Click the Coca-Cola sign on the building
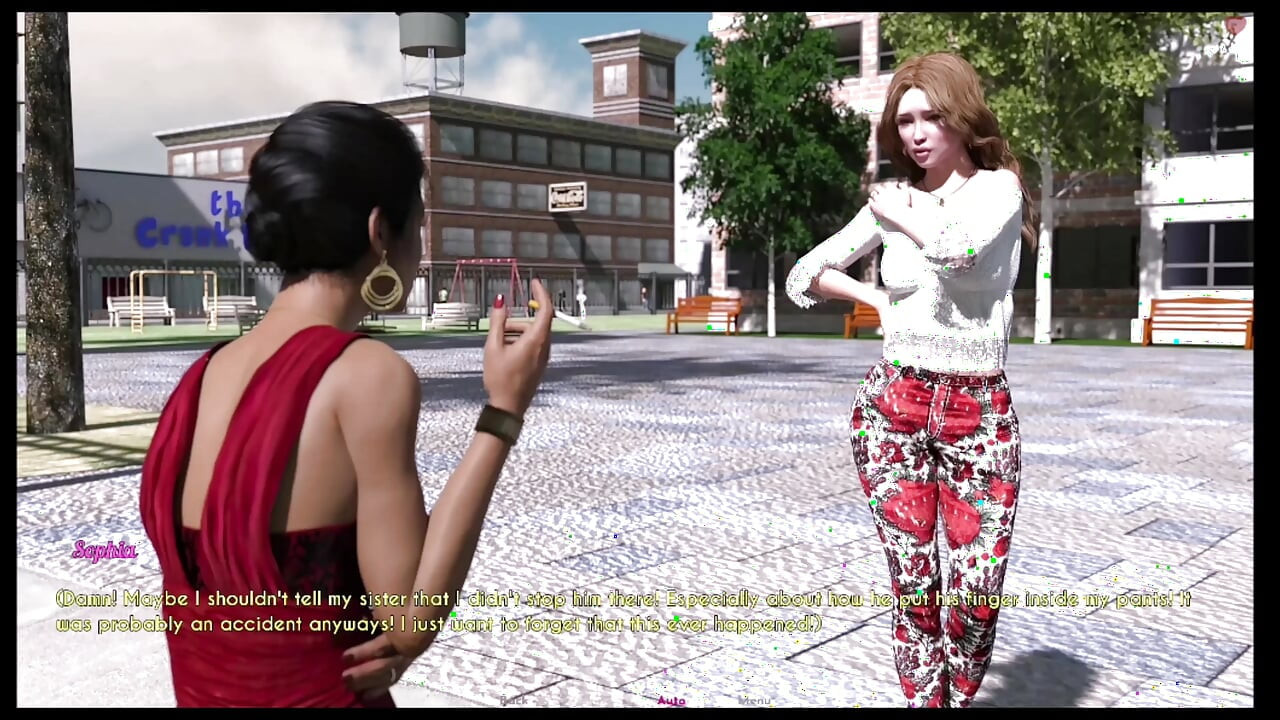 point(565,197)
